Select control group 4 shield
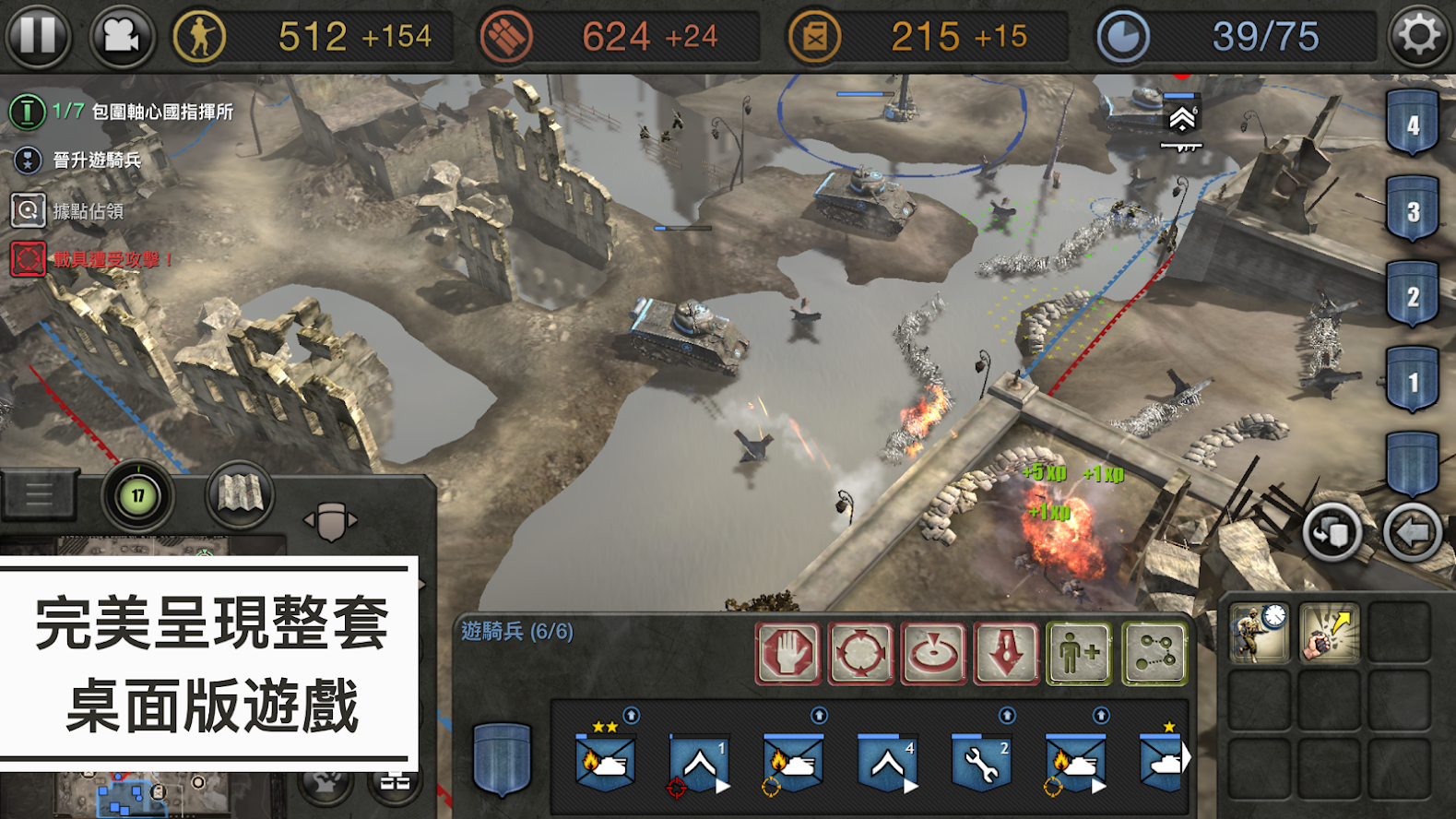 point(1412,124)
